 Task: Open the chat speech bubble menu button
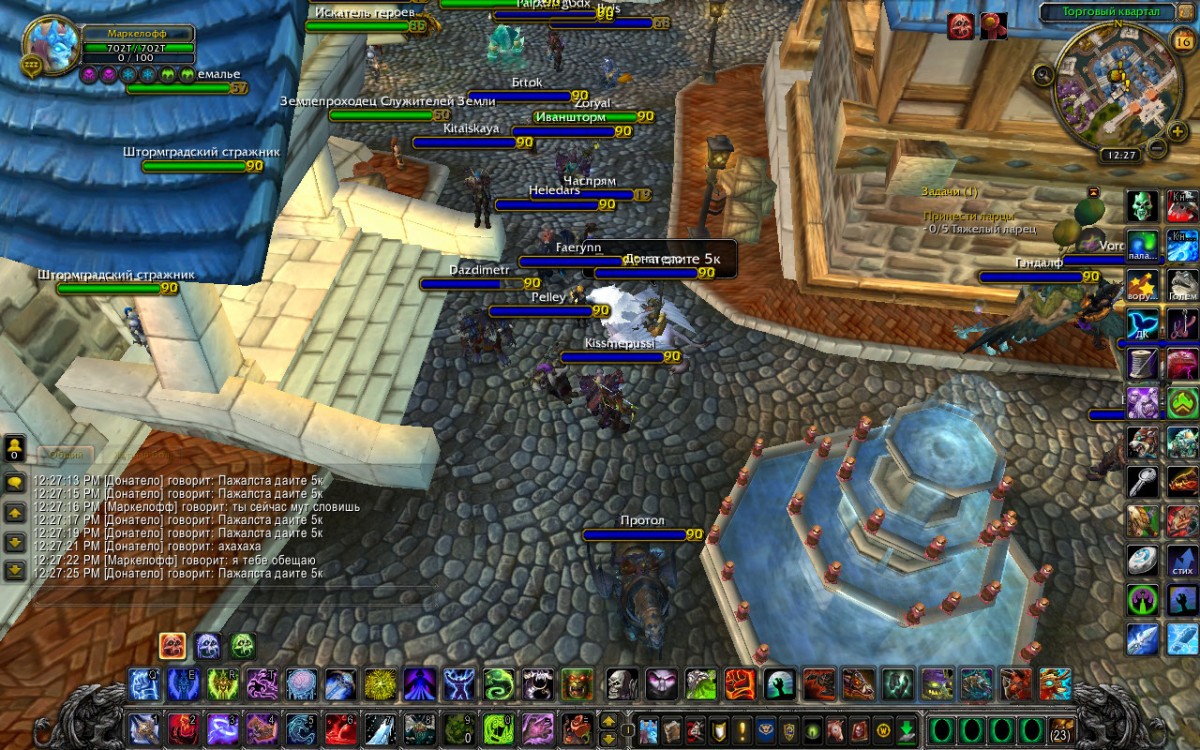[15, 482]
